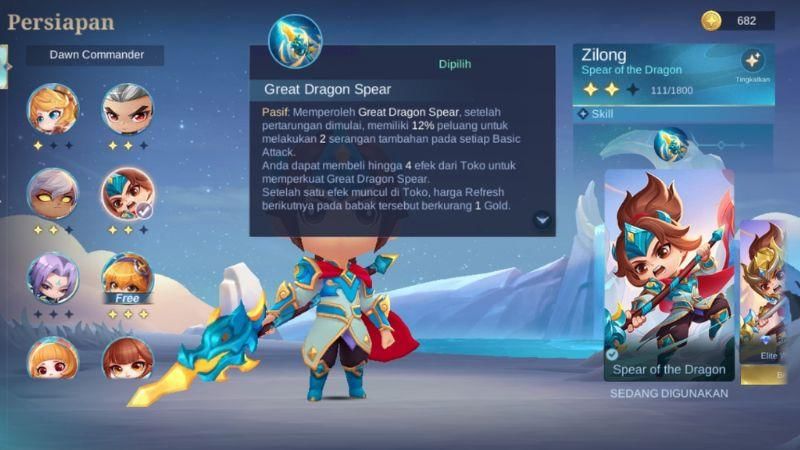Screen dimensions: 800x450
Task: Select the blonde-haired commander portrait
Action: click(53, 109)
